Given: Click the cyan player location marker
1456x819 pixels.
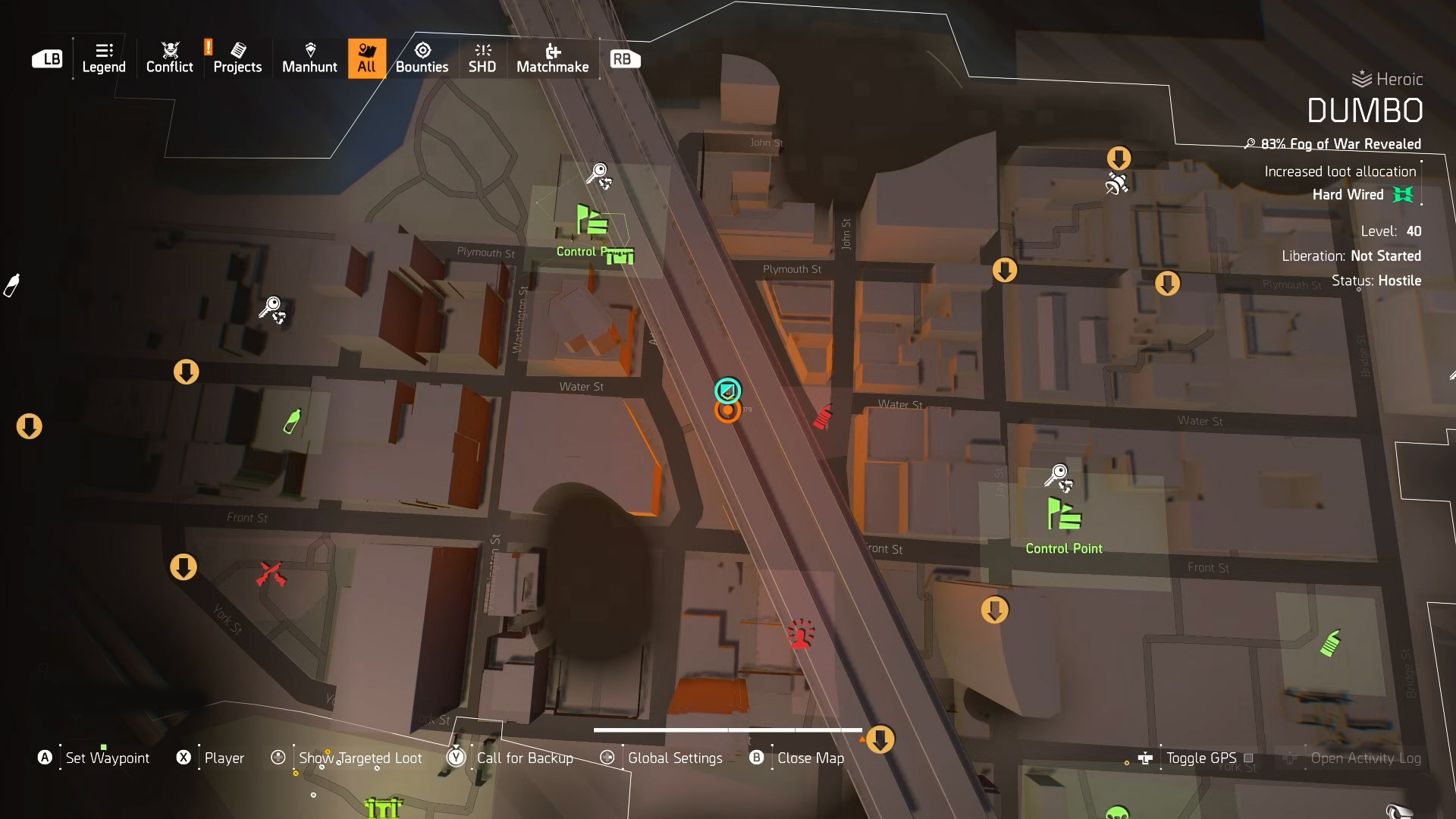Looking at the screenshot, I should [x=728, y=391].
